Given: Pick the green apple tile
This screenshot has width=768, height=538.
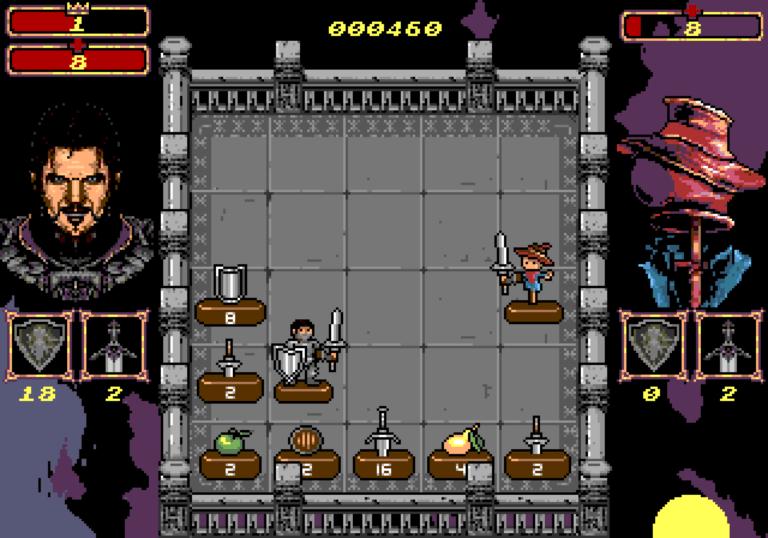Looking at the screenshot, I should 230,451.
